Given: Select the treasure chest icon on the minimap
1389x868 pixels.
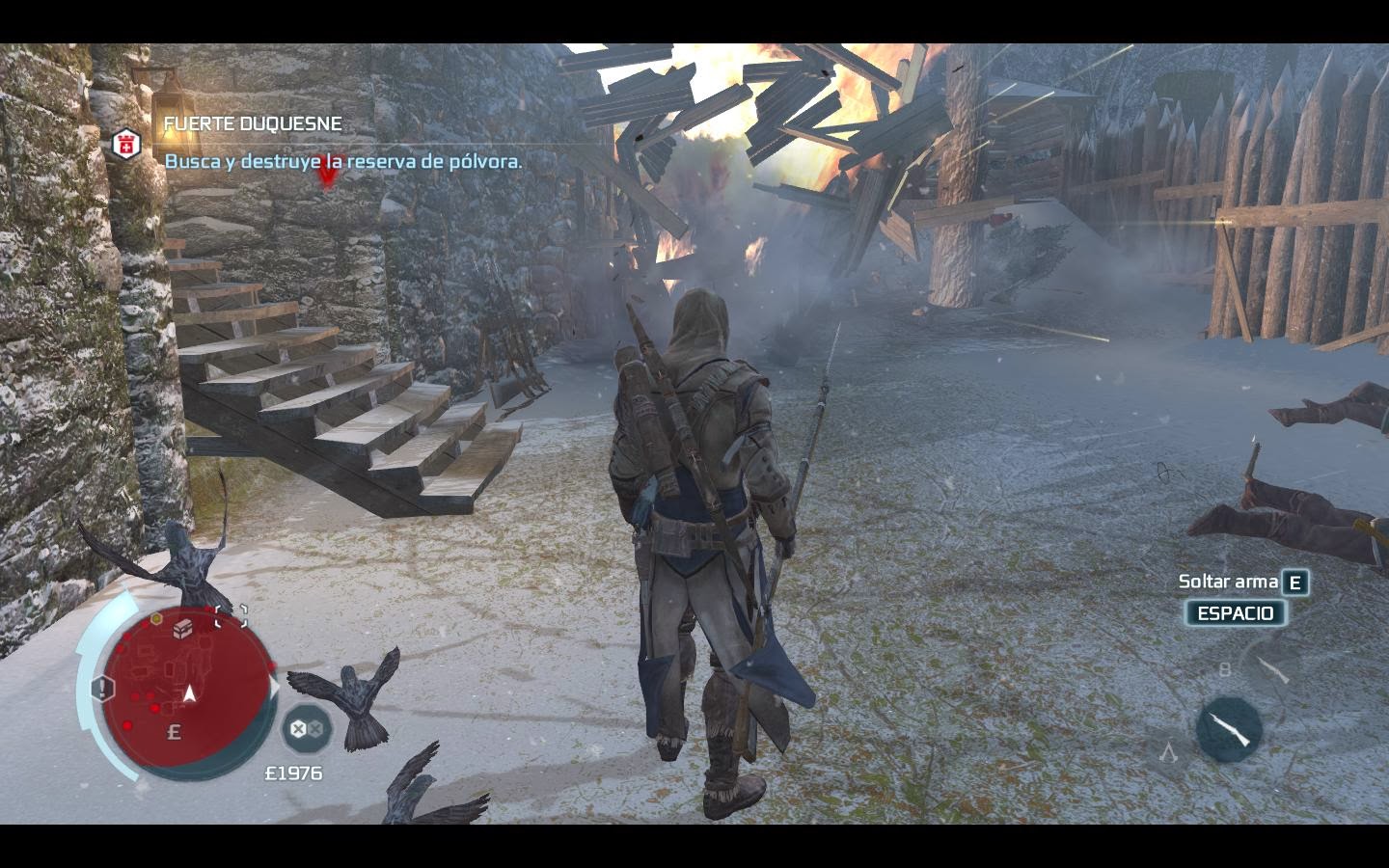Looking at the screenshot, I should [x=182, y=629].
